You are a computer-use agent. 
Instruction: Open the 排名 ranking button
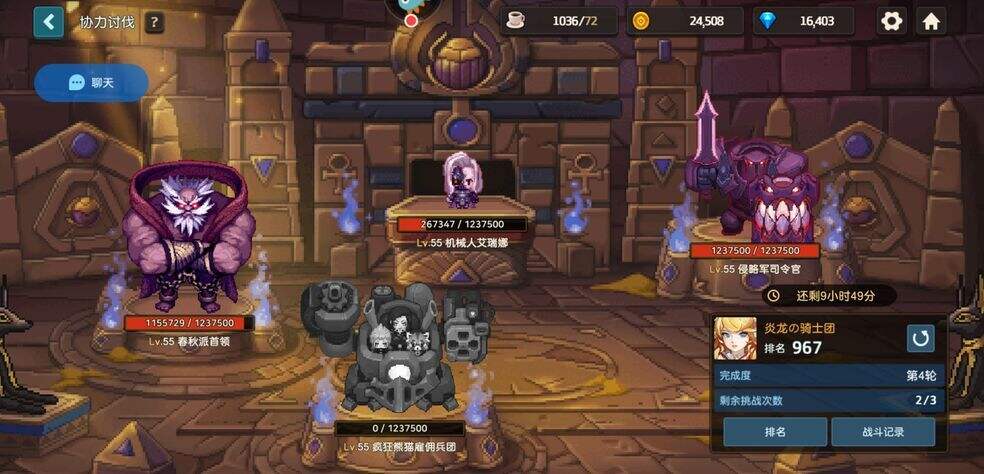point(774,432)
